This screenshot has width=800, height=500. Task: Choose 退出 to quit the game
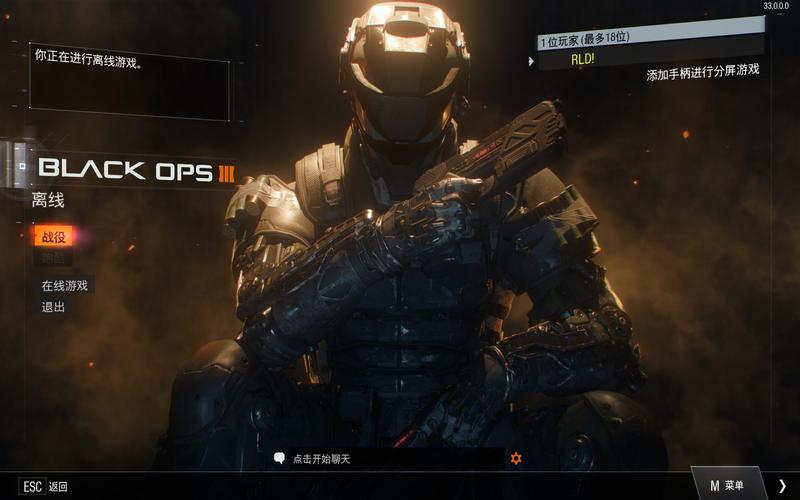[x=53, y=307]
